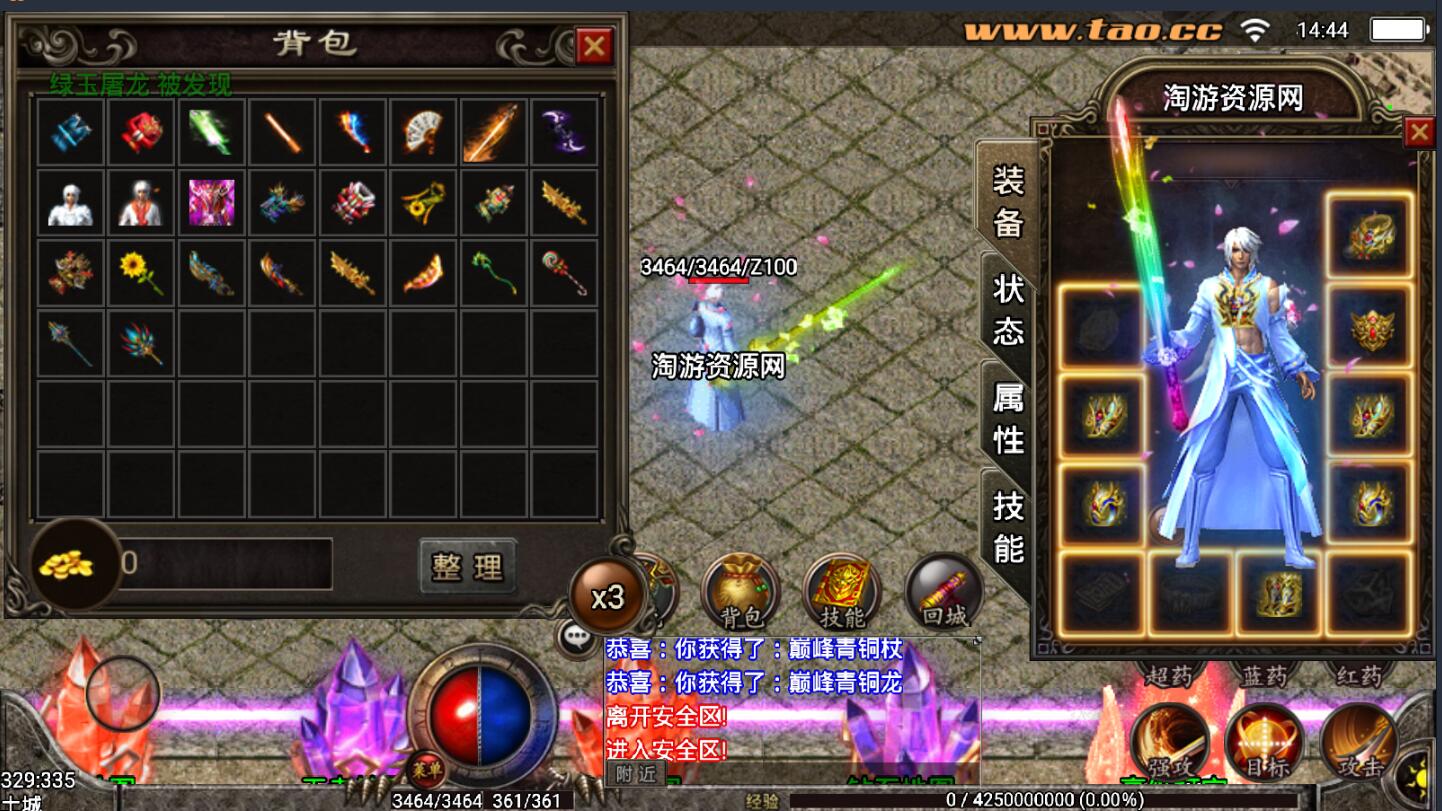Image resolution: width=1442 pixels, height=811 pixels.
Task: Select the sunflower item in the backpack
Action: coord(141,272)
